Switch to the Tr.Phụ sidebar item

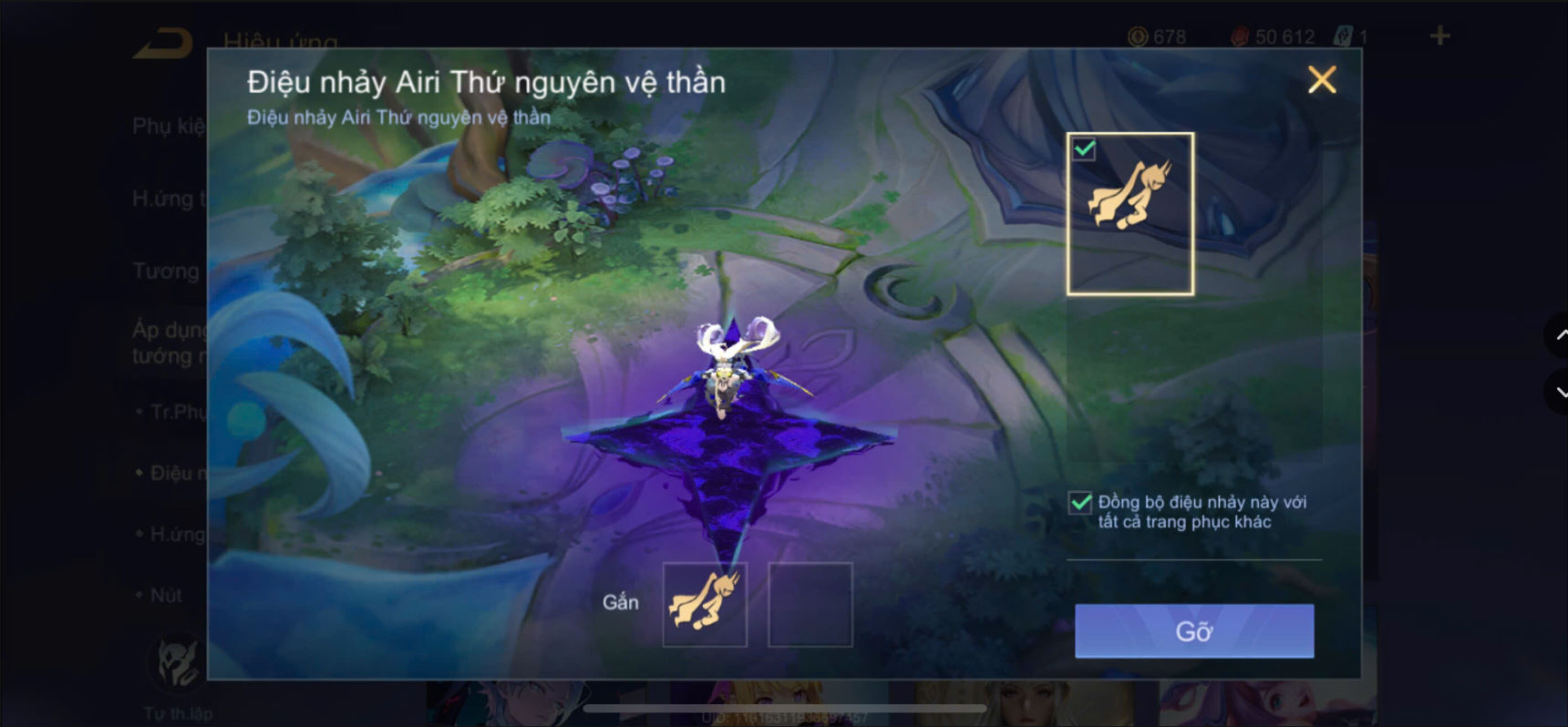pyautogui.click(x=173, y=412)
